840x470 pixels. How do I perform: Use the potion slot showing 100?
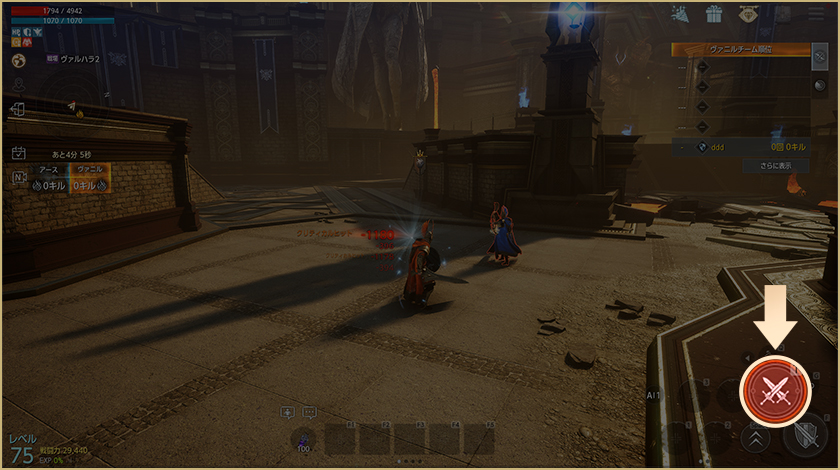pos(302,438)
